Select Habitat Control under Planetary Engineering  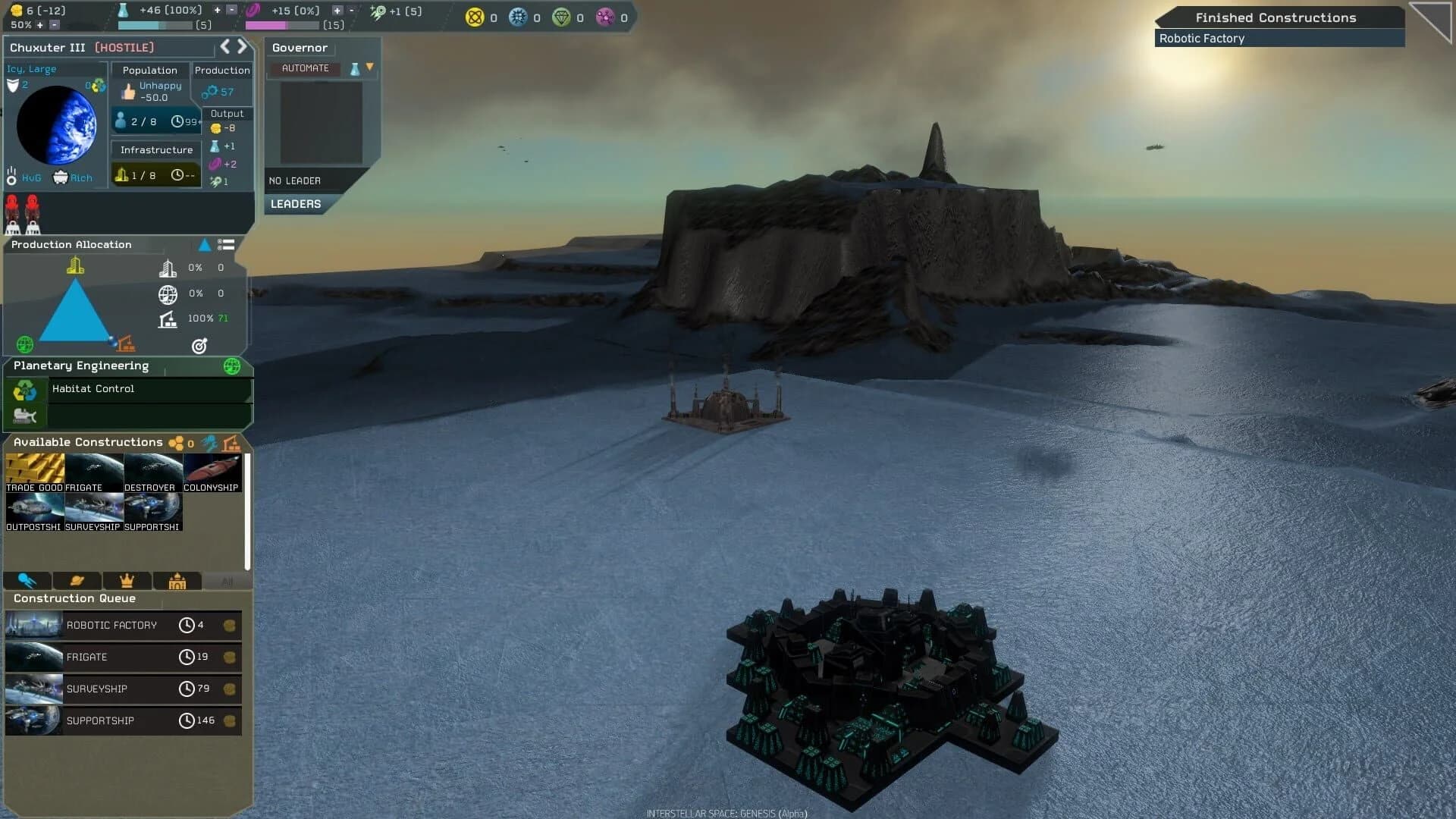point(93,389)
